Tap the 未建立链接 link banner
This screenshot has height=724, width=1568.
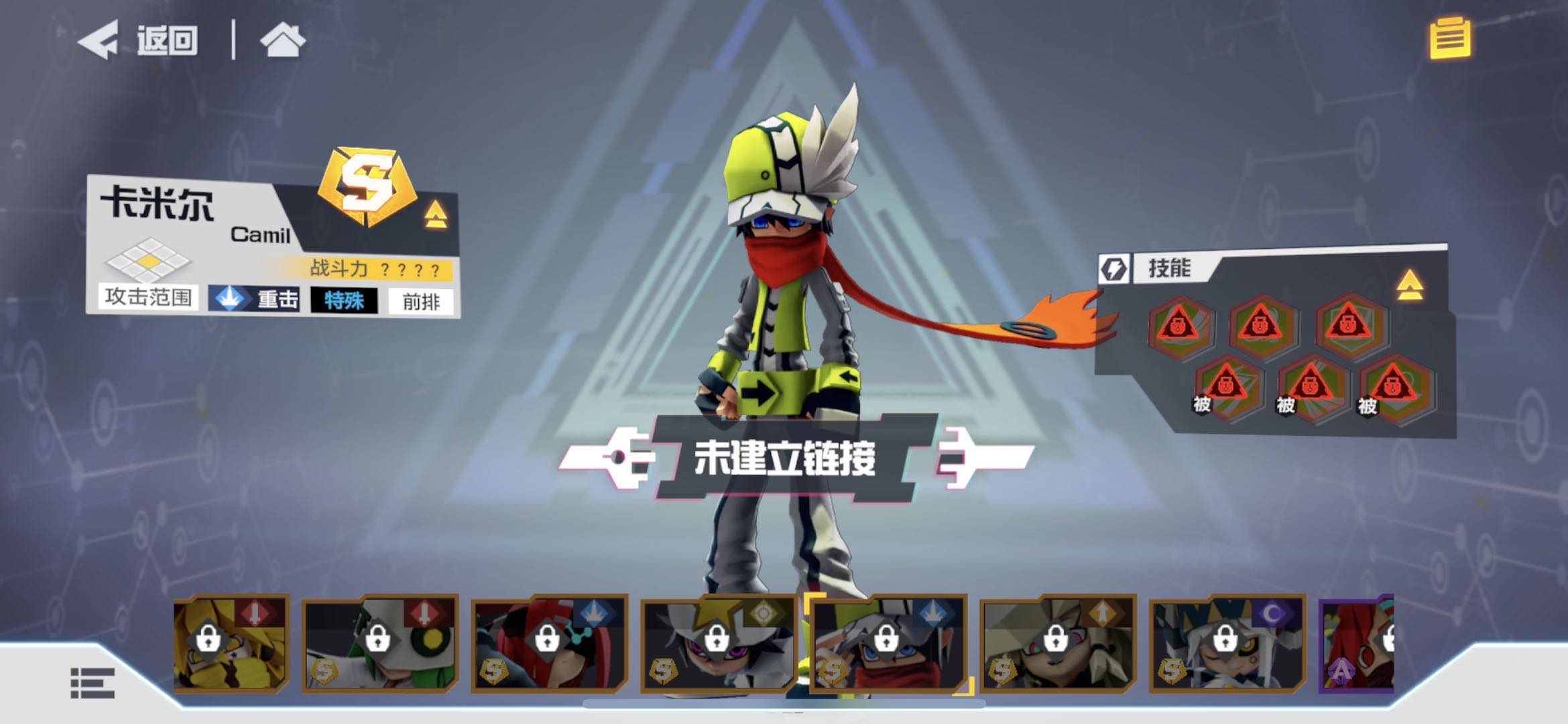coord(784,459)
